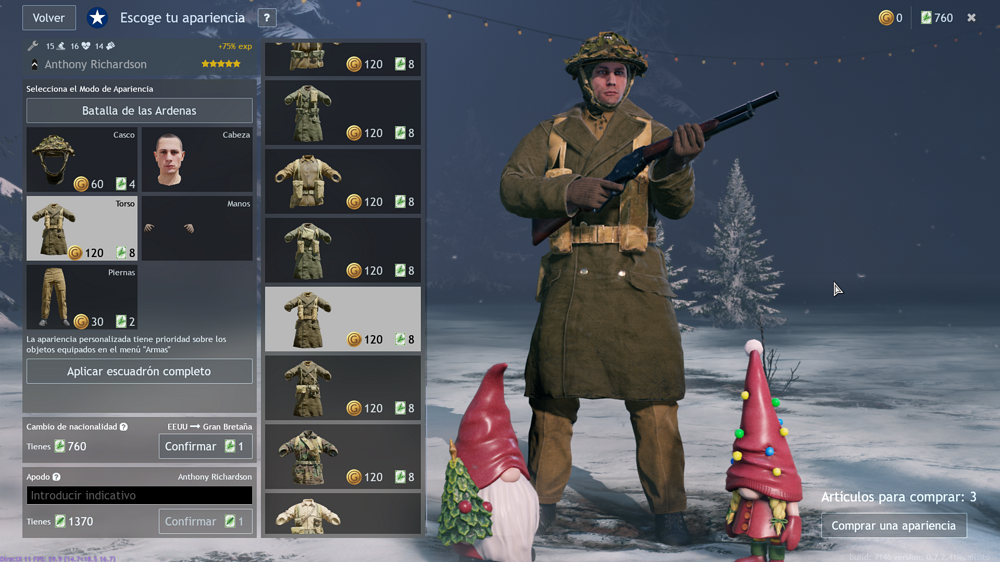Open the question mark help button
Viewport: 1000px width, 562px height.
267,18
